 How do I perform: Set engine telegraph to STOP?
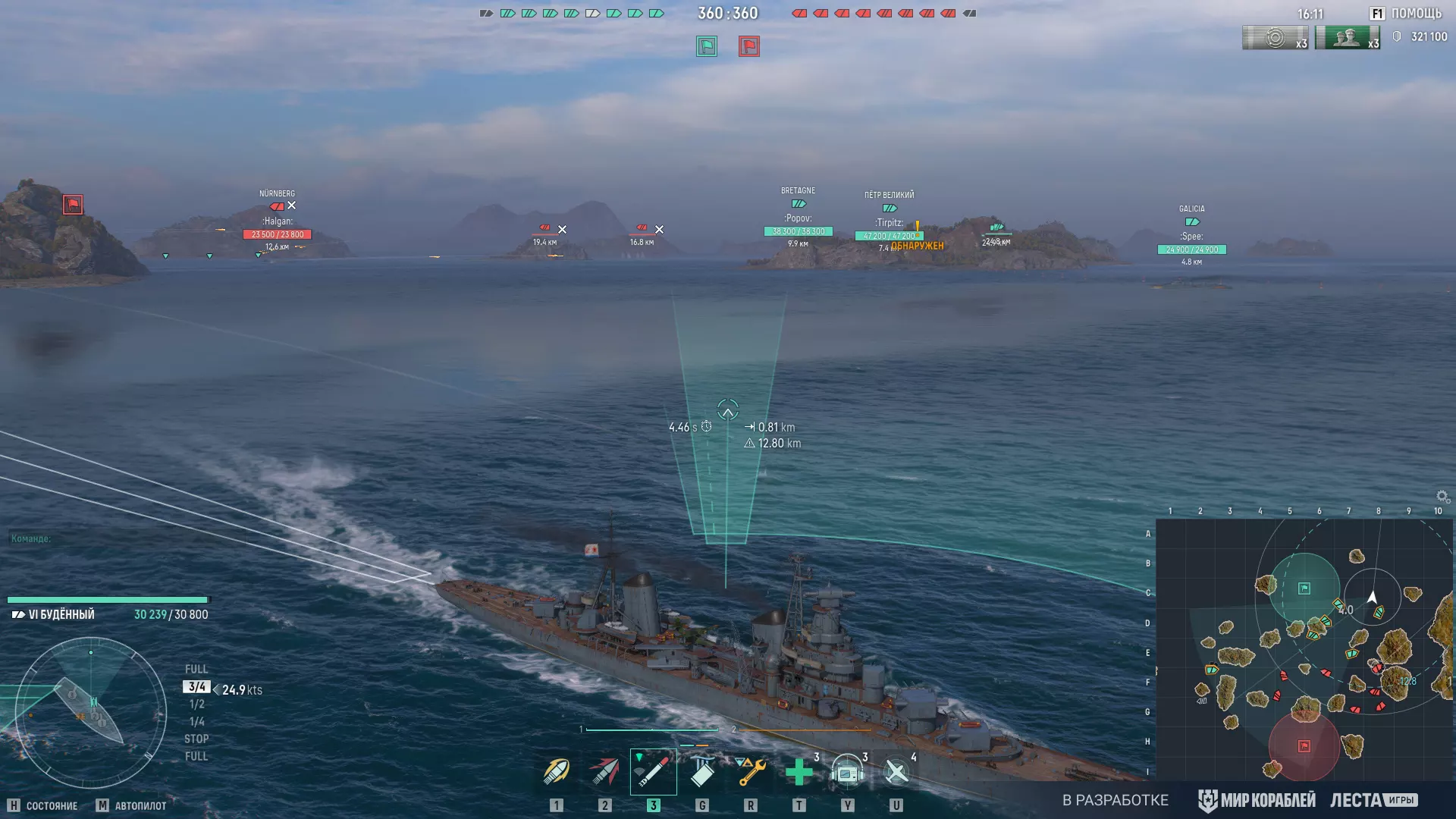click(196, 739)
